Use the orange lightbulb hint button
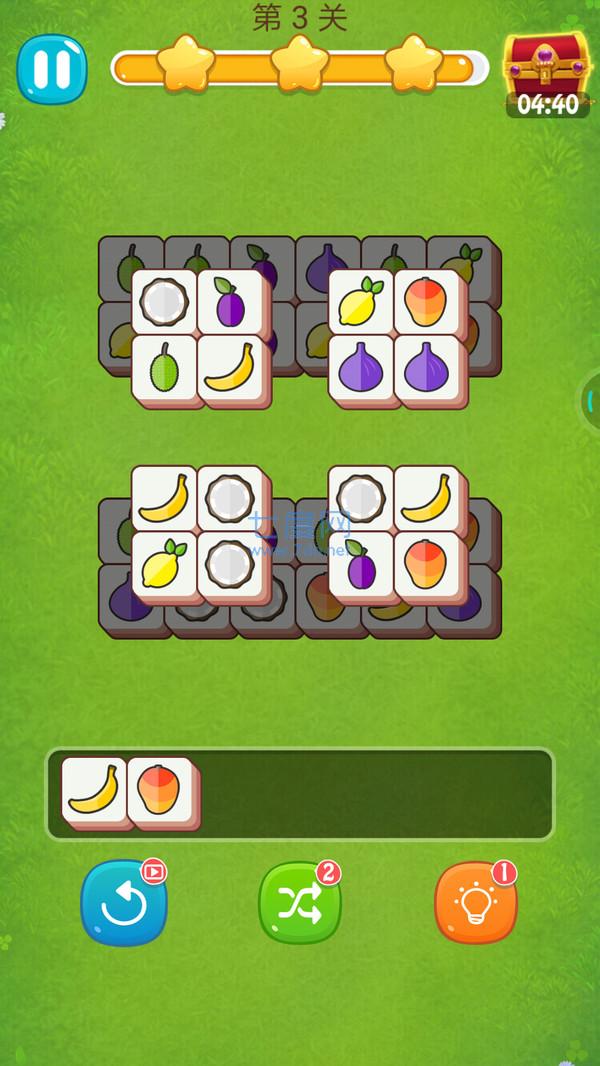 click(476, 901)
